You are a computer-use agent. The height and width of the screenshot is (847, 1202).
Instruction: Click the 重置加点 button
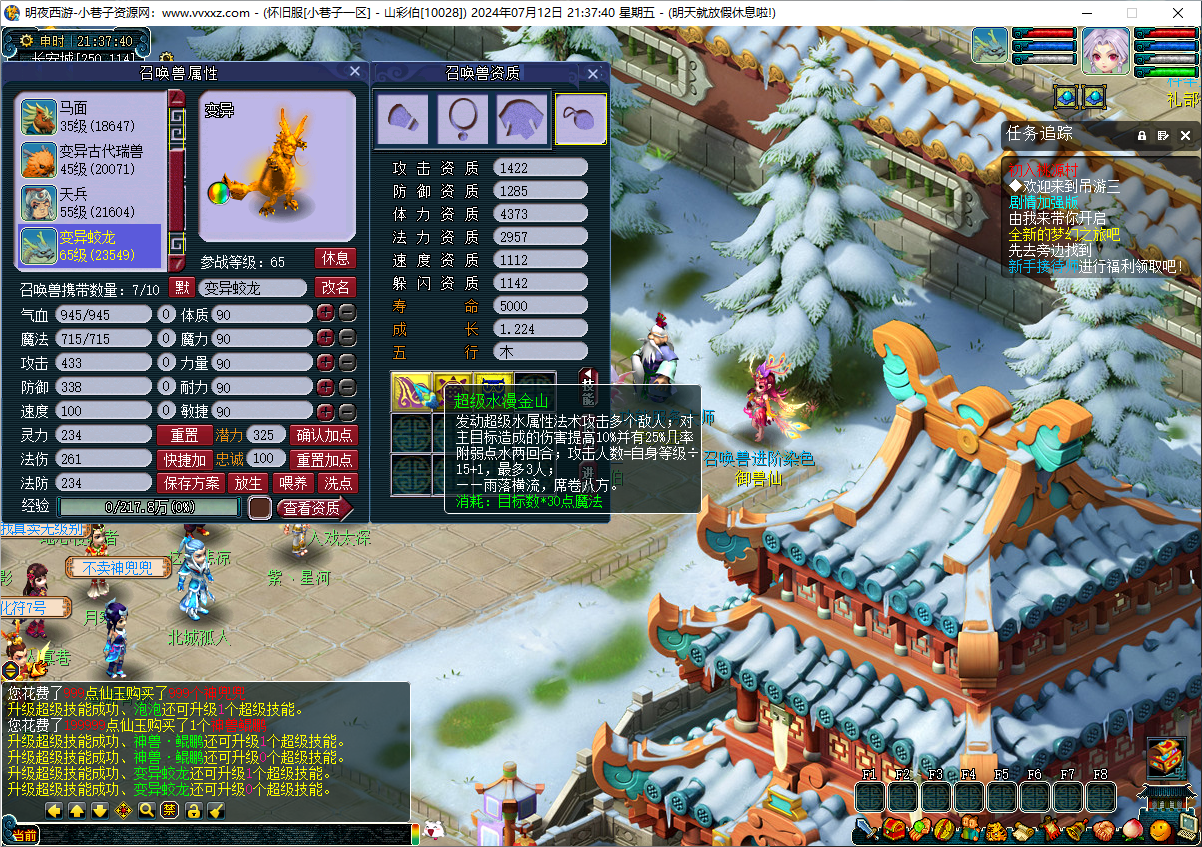[324, 460]
